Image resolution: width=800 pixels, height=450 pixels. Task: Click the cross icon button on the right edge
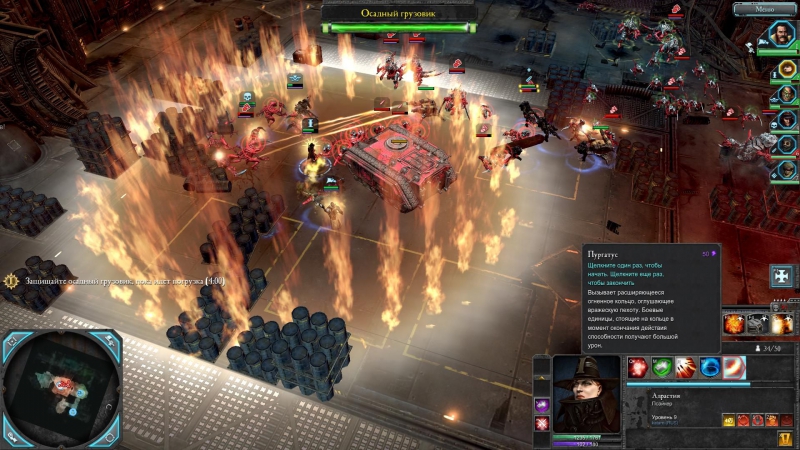pos(783,274)
